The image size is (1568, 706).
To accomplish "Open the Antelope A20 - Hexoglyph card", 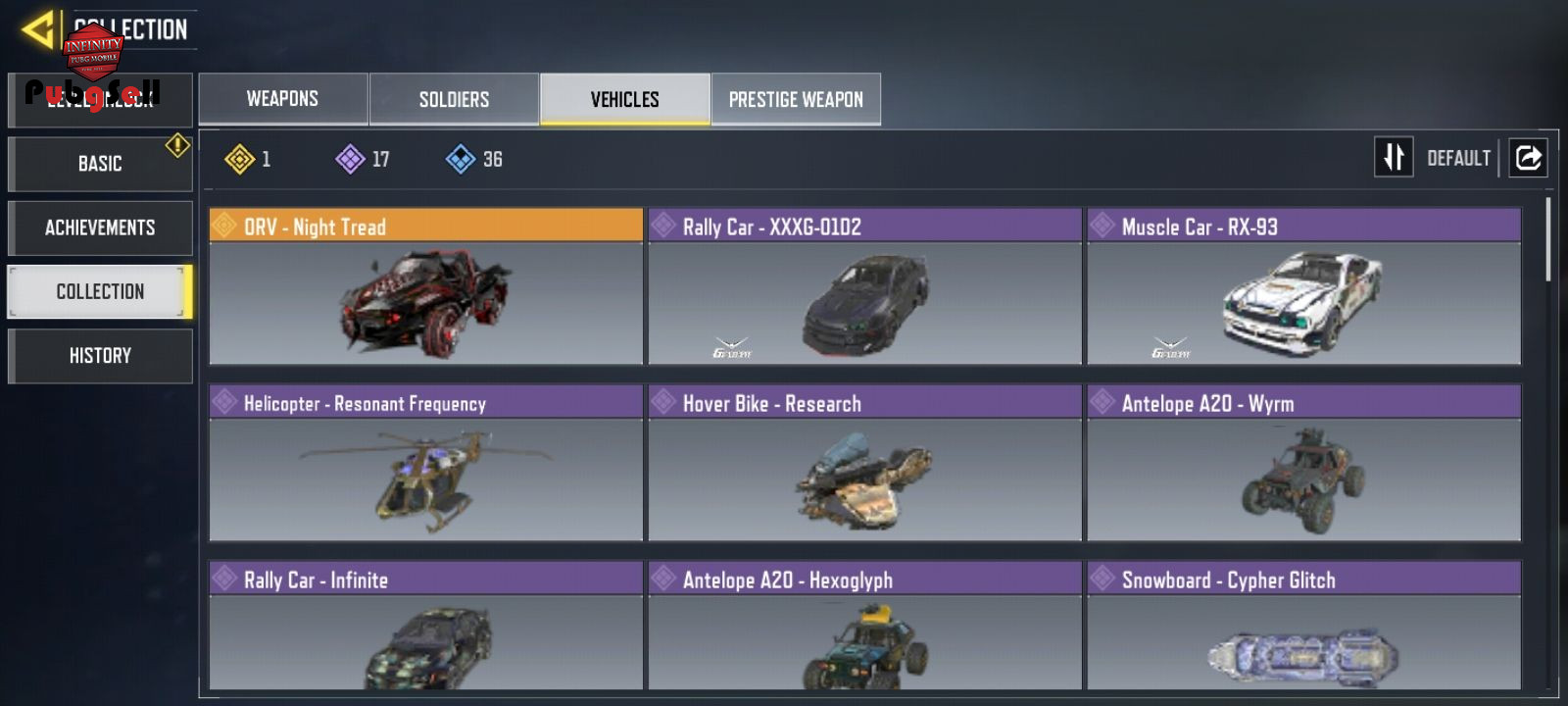I will click(864, 628).
